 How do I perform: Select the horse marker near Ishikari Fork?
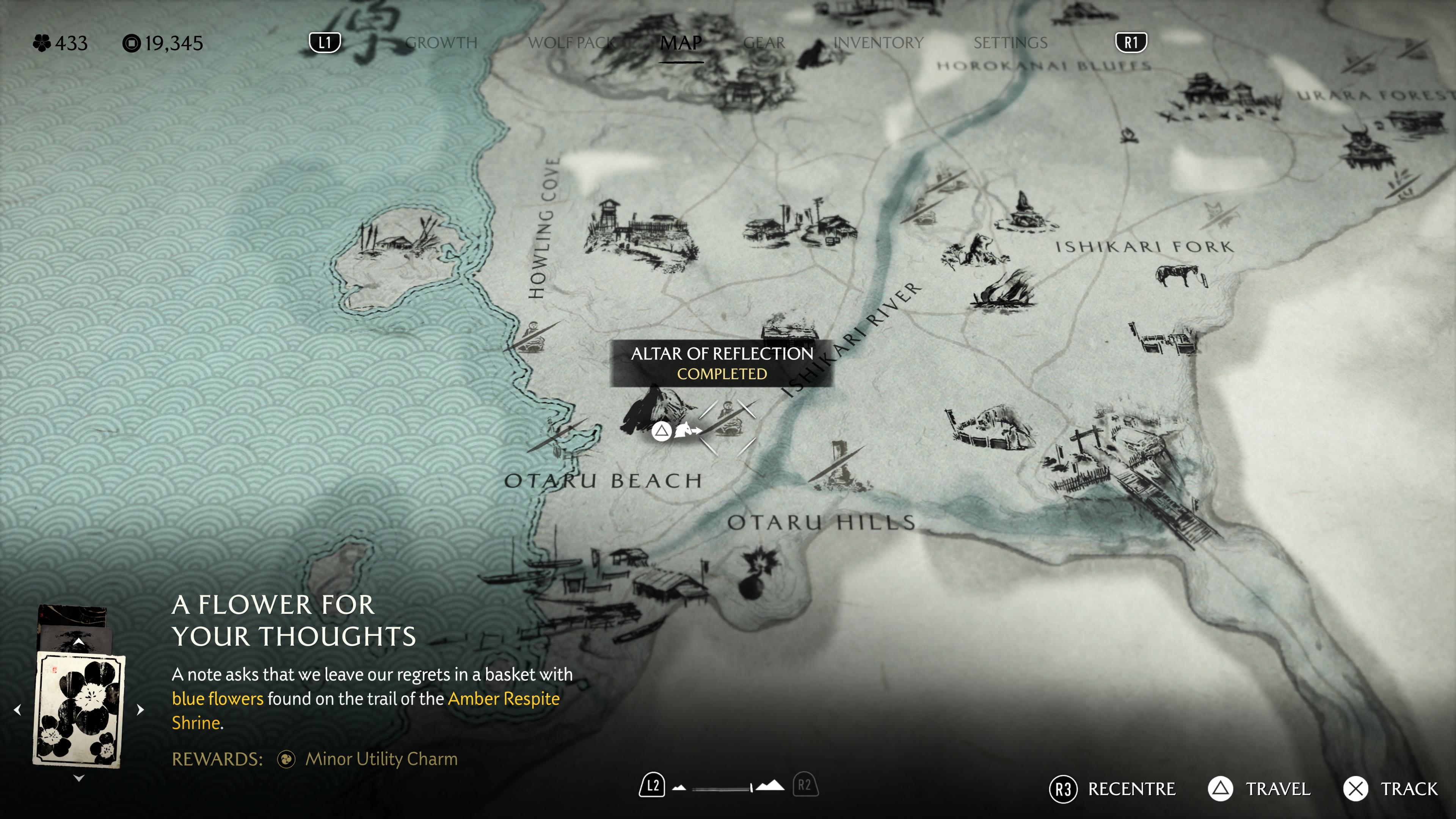1178,275
